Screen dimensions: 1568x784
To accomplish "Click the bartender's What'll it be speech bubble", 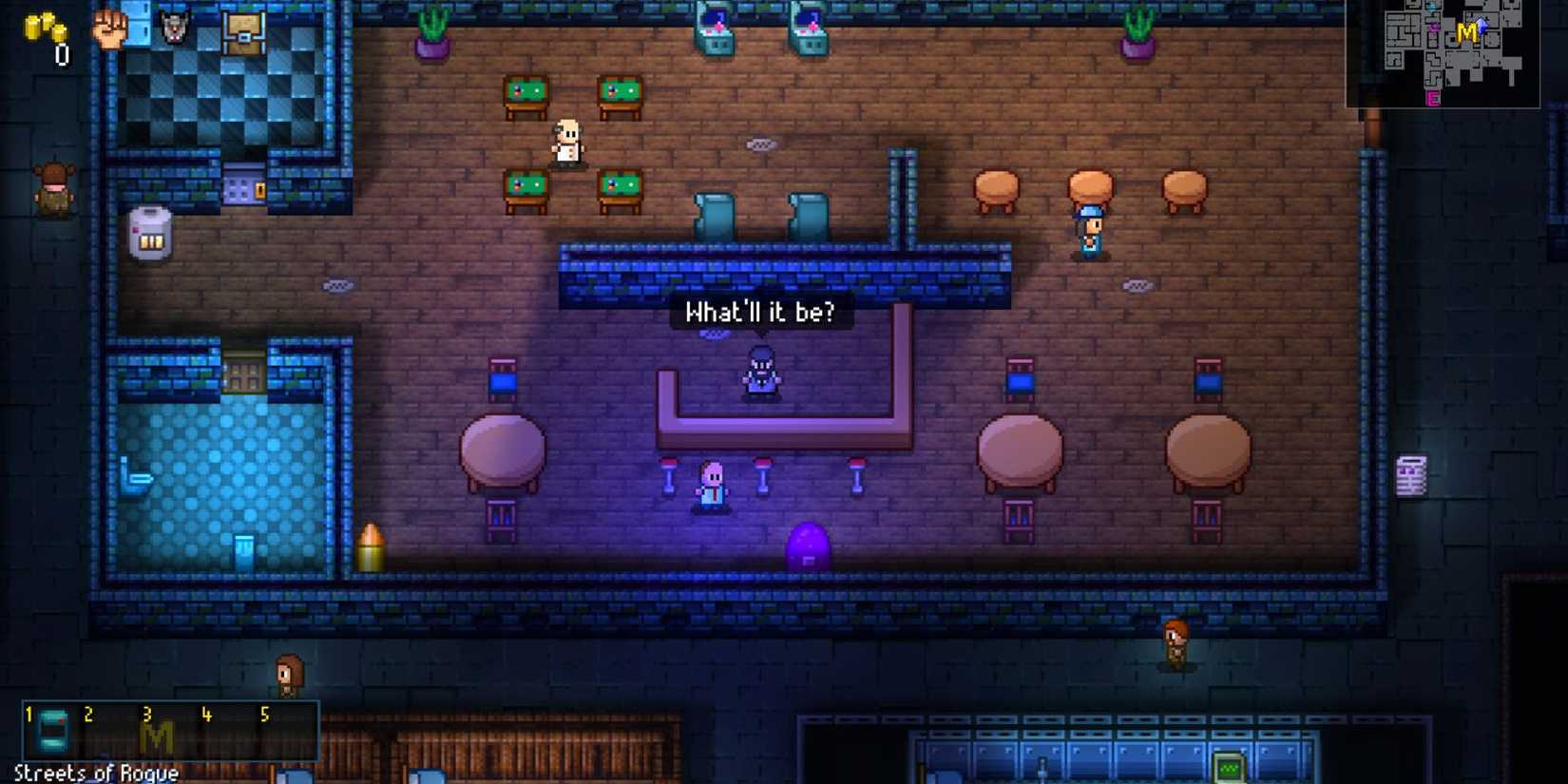I will pyautogui.click(x=760, y=312).
